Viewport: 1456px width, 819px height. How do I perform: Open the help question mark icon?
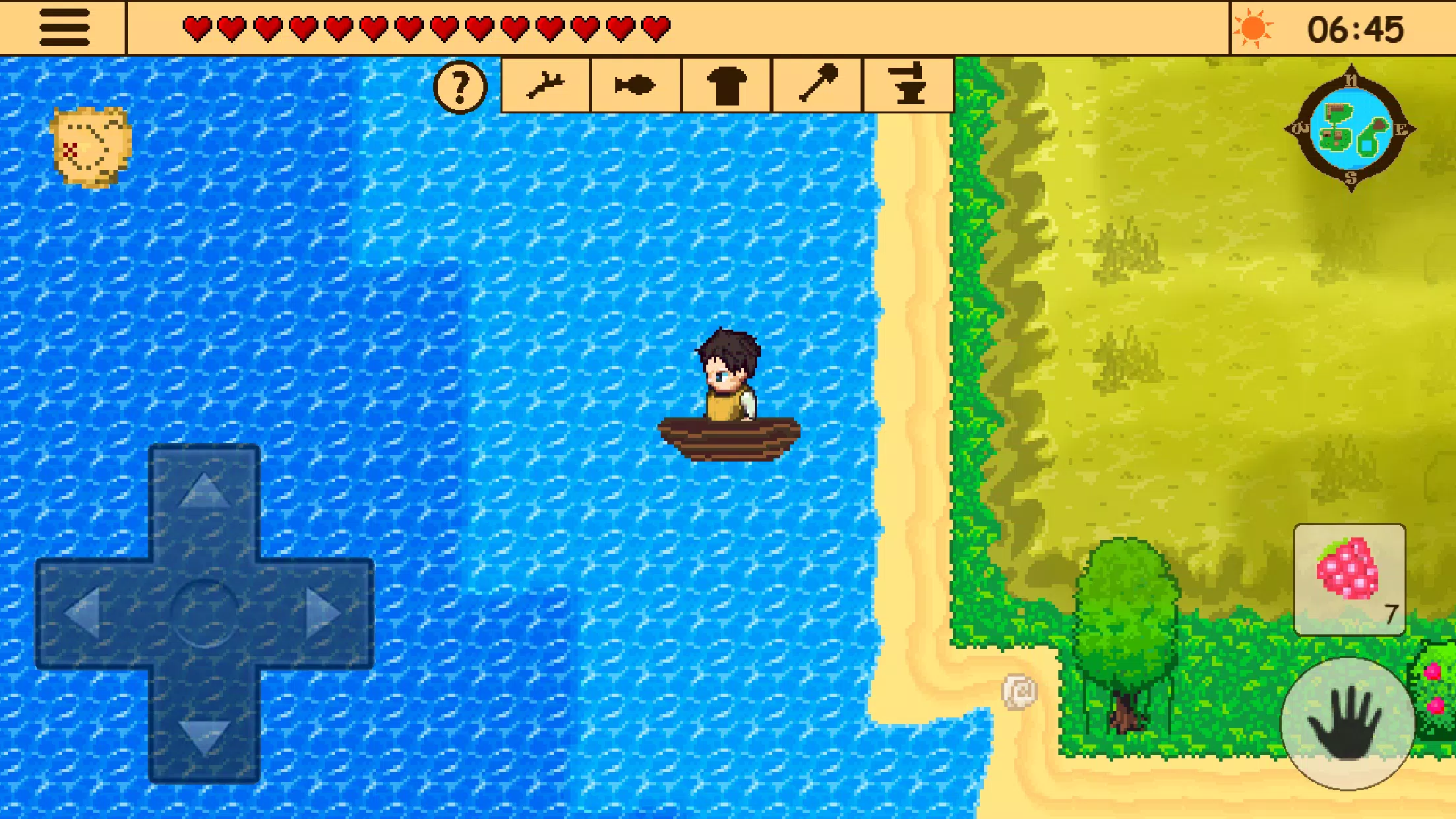tap(460, 85)
